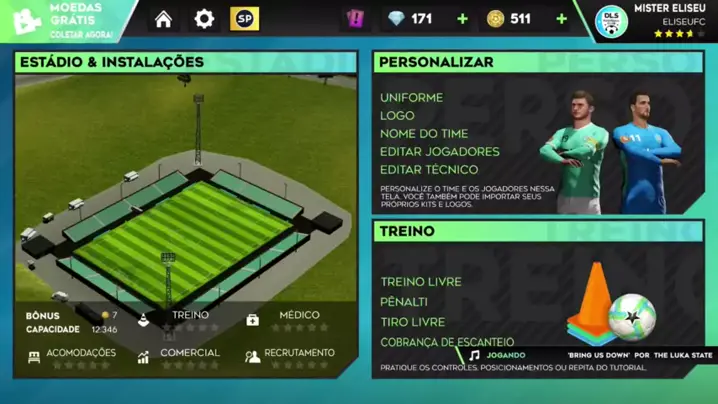Image resolution: width=718 pixels, height=404 pixels.
Task: Select Editar Técnico
Action: (428, 170)
